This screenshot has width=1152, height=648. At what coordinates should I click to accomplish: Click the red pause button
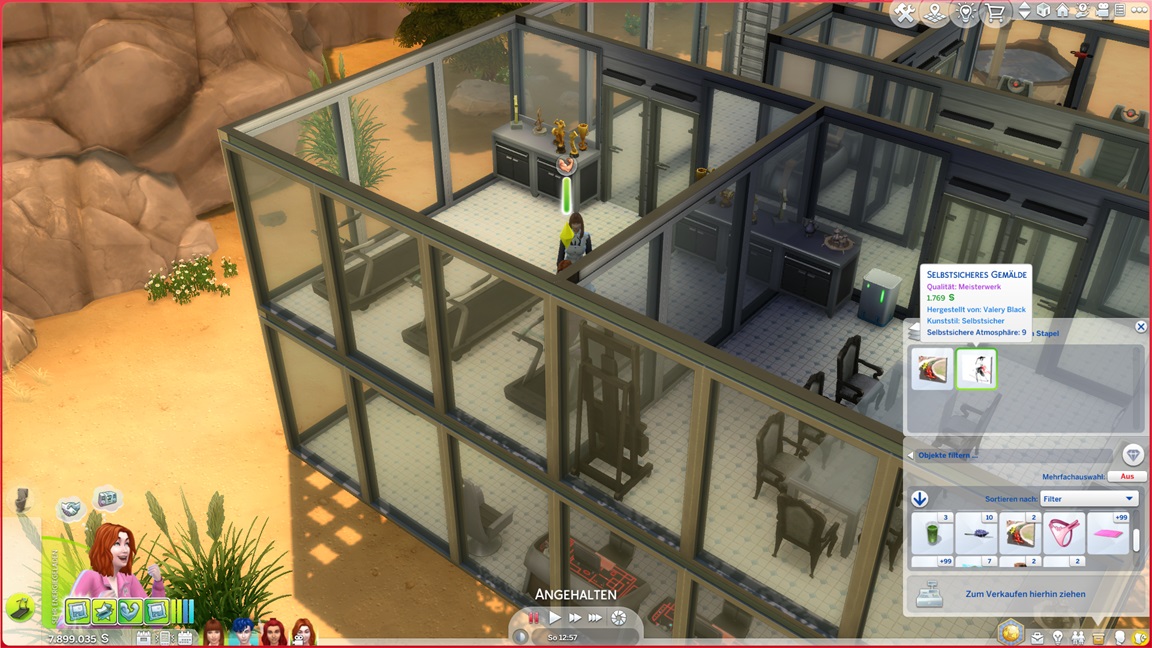pyautogui.click(x=534, y=618)
